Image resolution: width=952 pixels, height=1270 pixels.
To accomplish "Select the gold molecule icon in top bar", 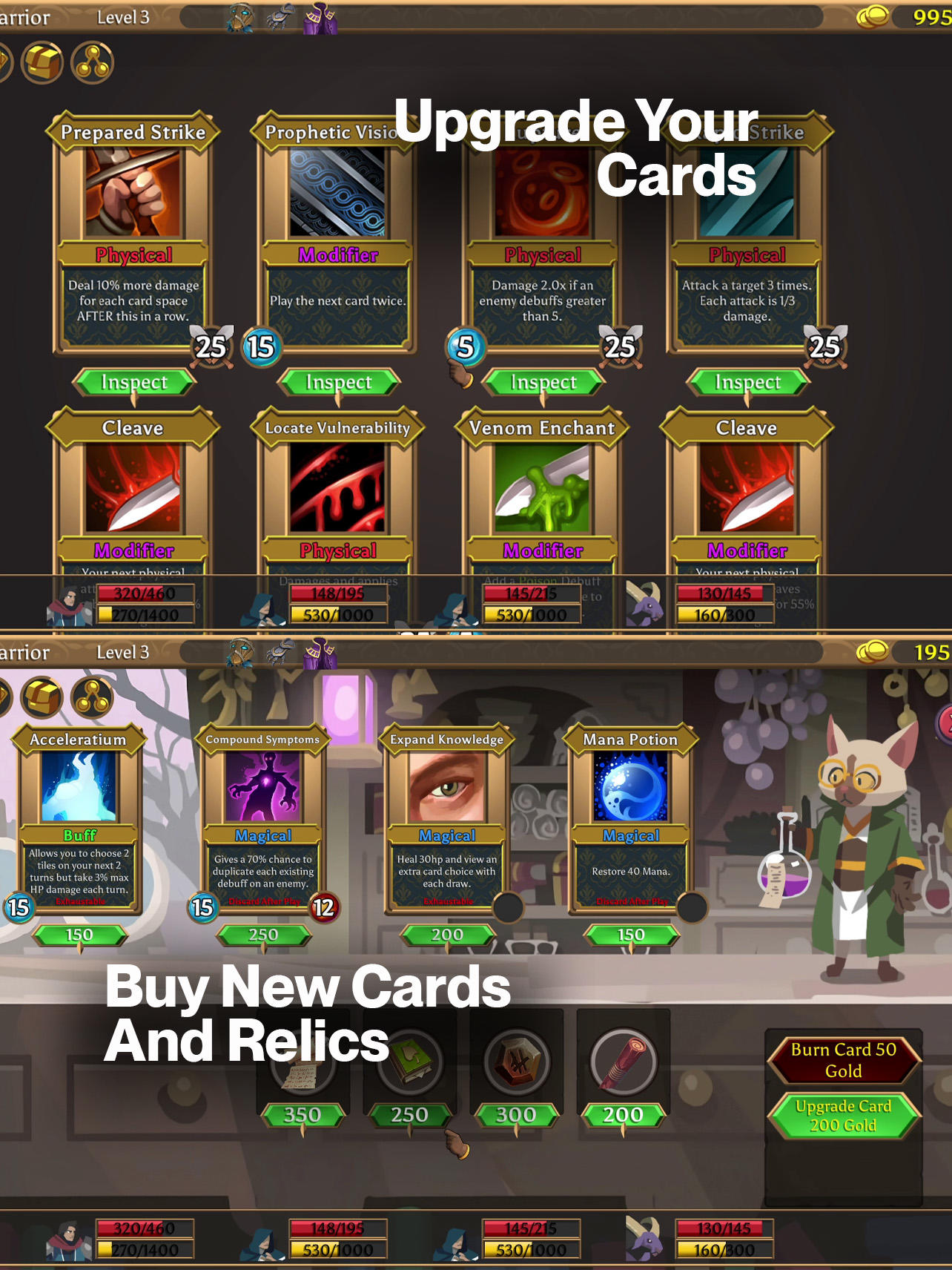I will coord(92,63).
